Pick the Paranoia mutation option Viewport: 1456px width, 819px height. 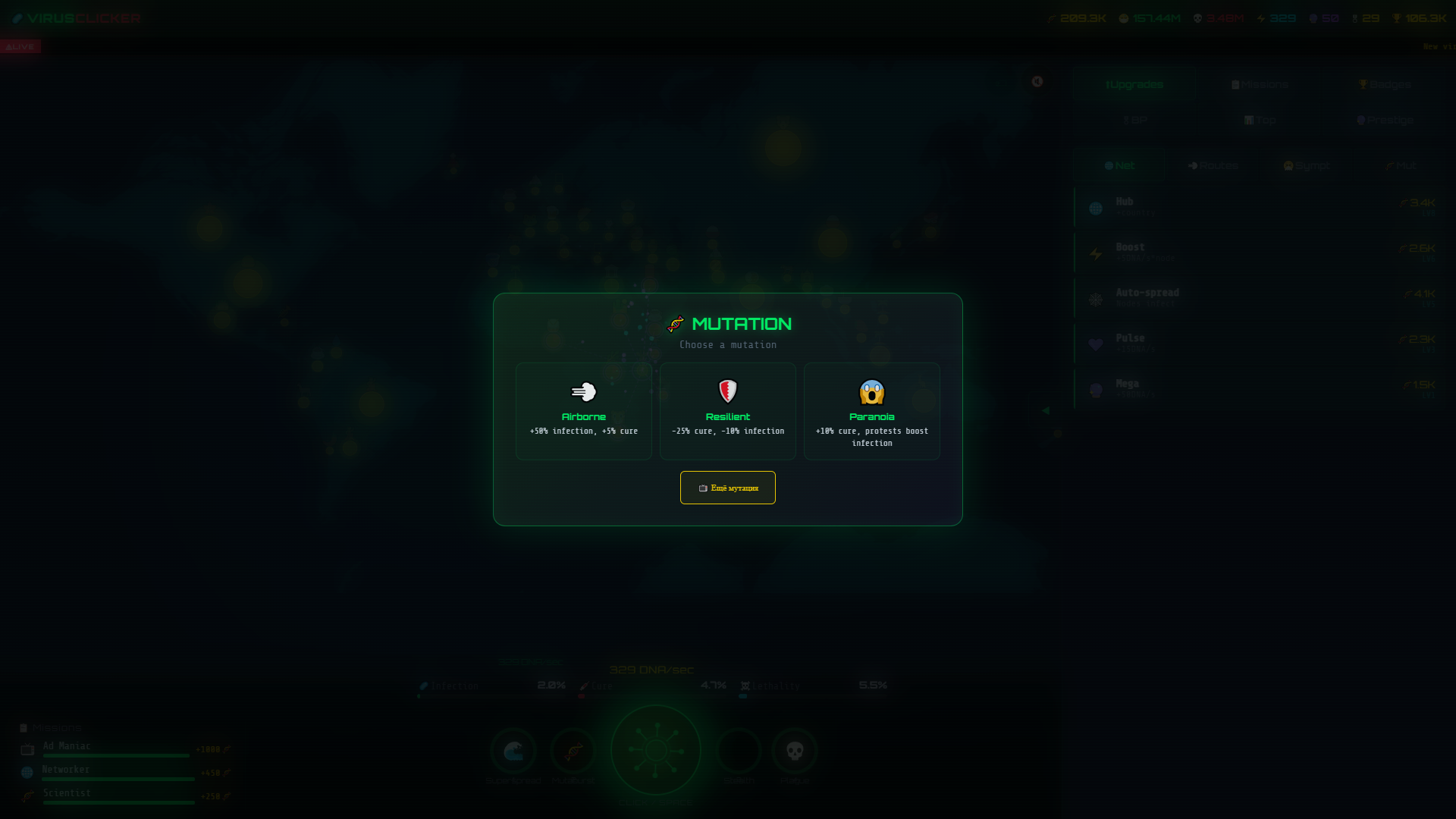coord(872,411)
